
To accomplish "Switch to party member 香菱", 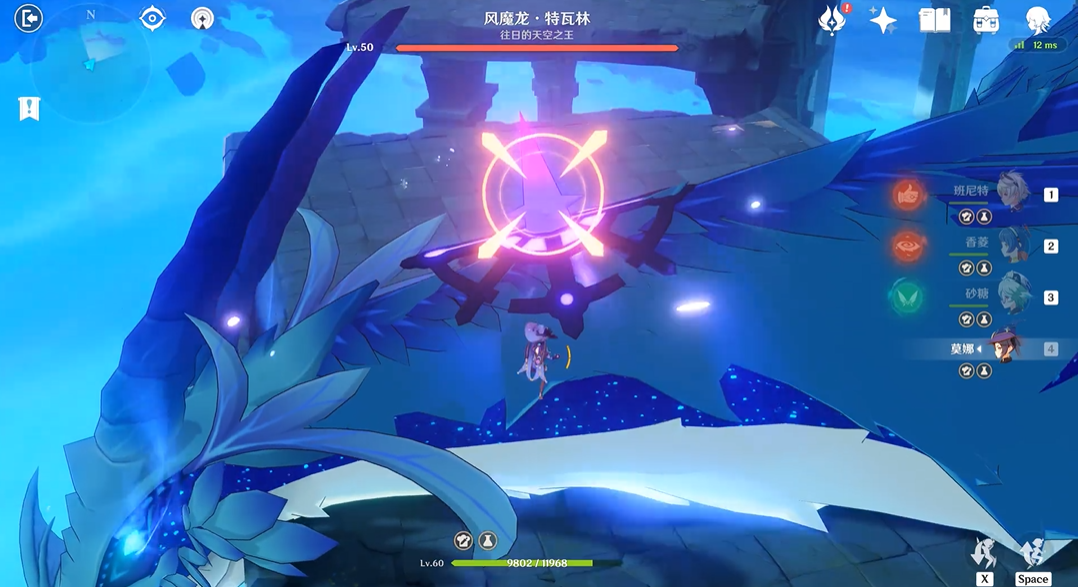I will pos(1005,246).
